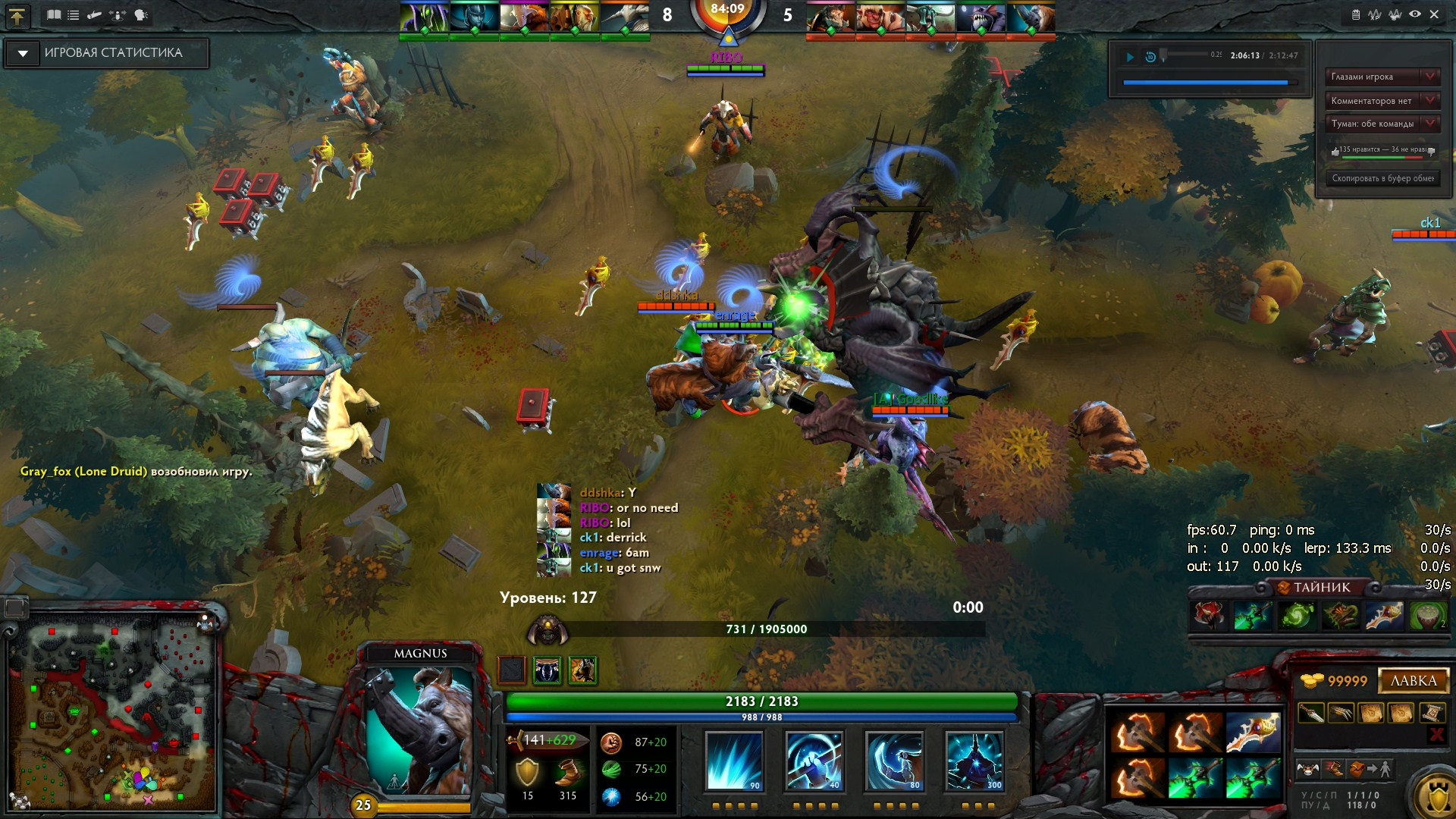Open the book icon in the top-left toolbar
Image resolution: width=1456 pixels, height=819 pixels.
(53, 14)
